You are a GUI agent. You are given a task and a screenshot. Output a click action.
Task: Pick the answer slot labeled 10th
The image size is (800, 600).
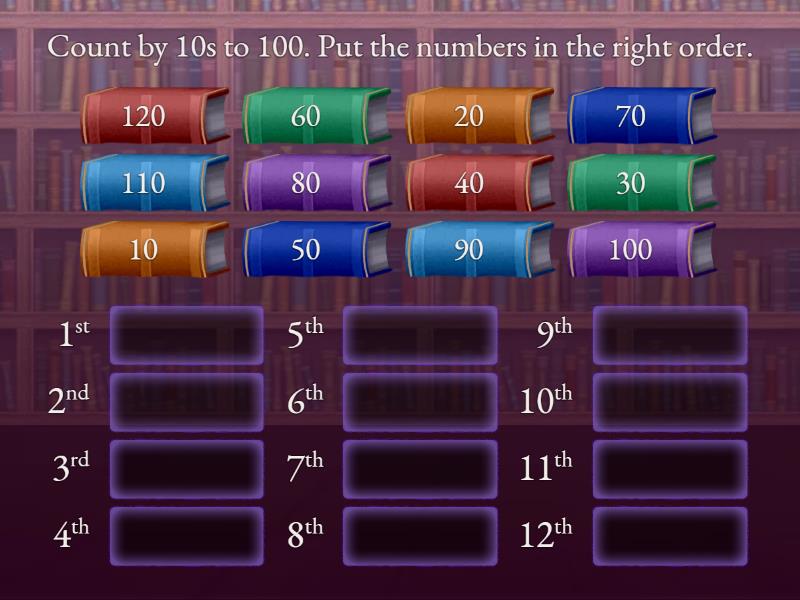(670, 402)
